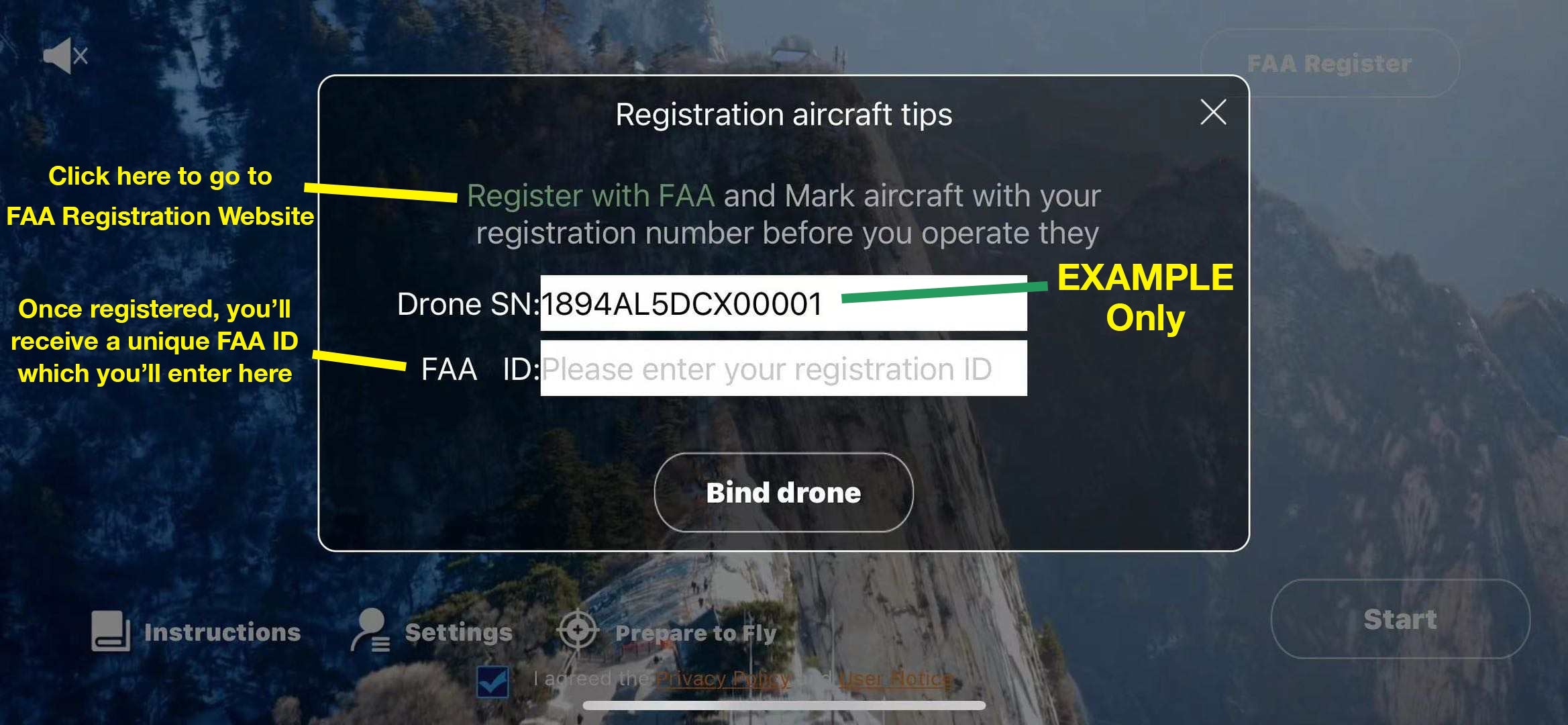
Task: Tap the Bind drone button
Action: 783,493
